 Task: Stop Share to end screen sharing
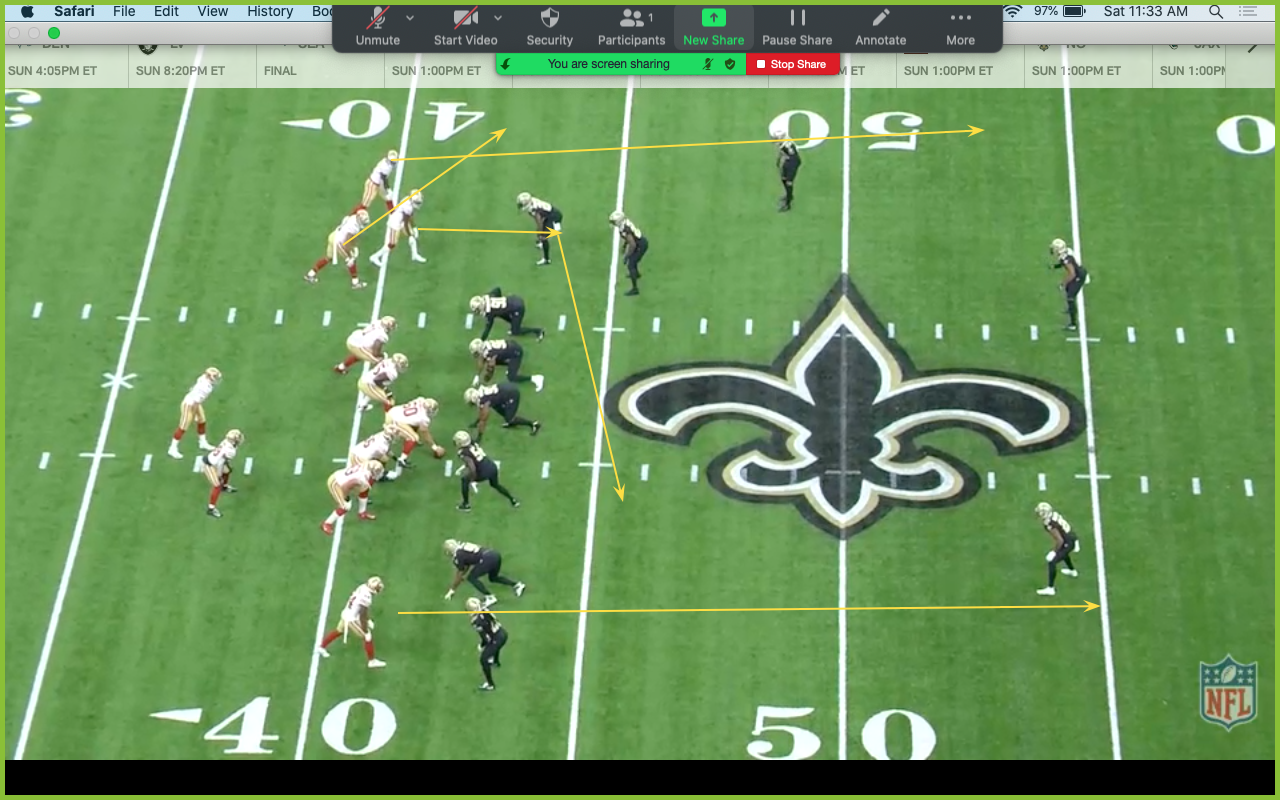pos(793,63)
